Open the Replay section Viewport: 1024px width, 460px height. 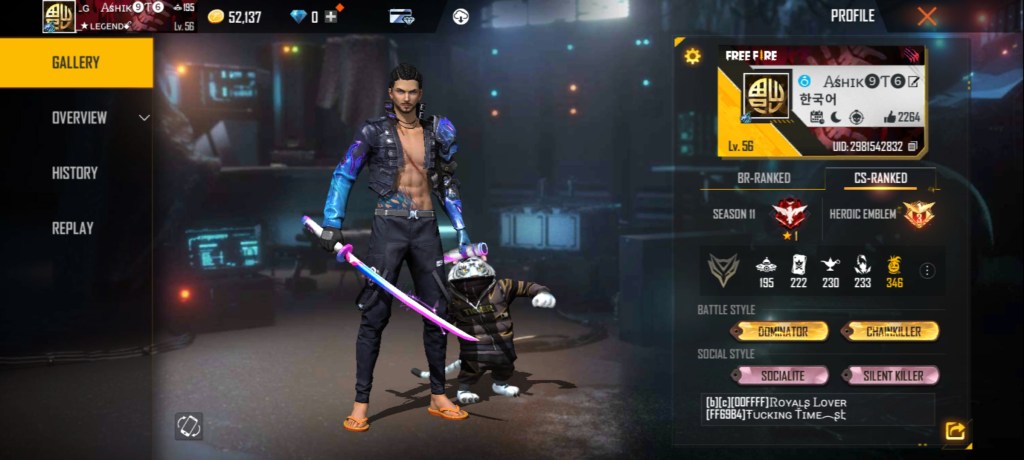[x=72, y=228]
